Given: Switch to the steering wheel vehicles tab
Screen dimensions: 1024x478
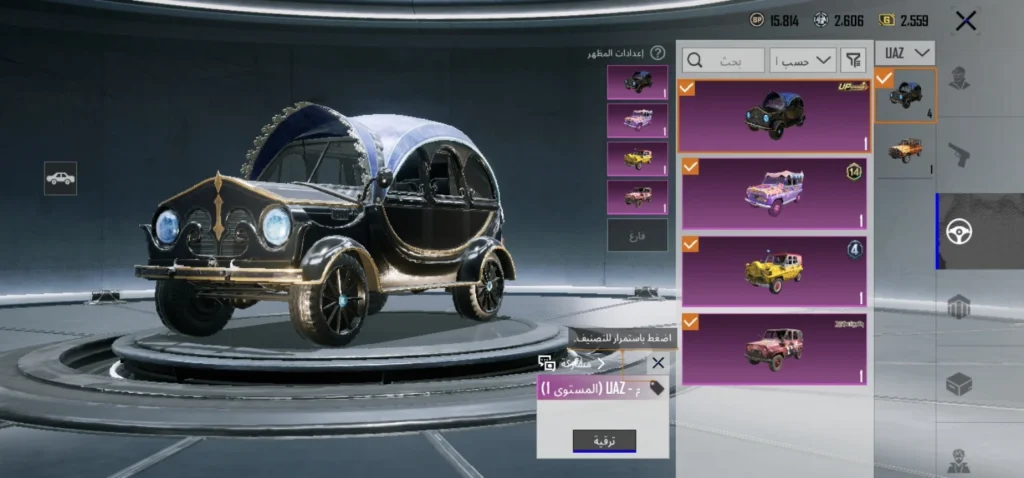Looking at the screenshot, I should coord(959,231).
